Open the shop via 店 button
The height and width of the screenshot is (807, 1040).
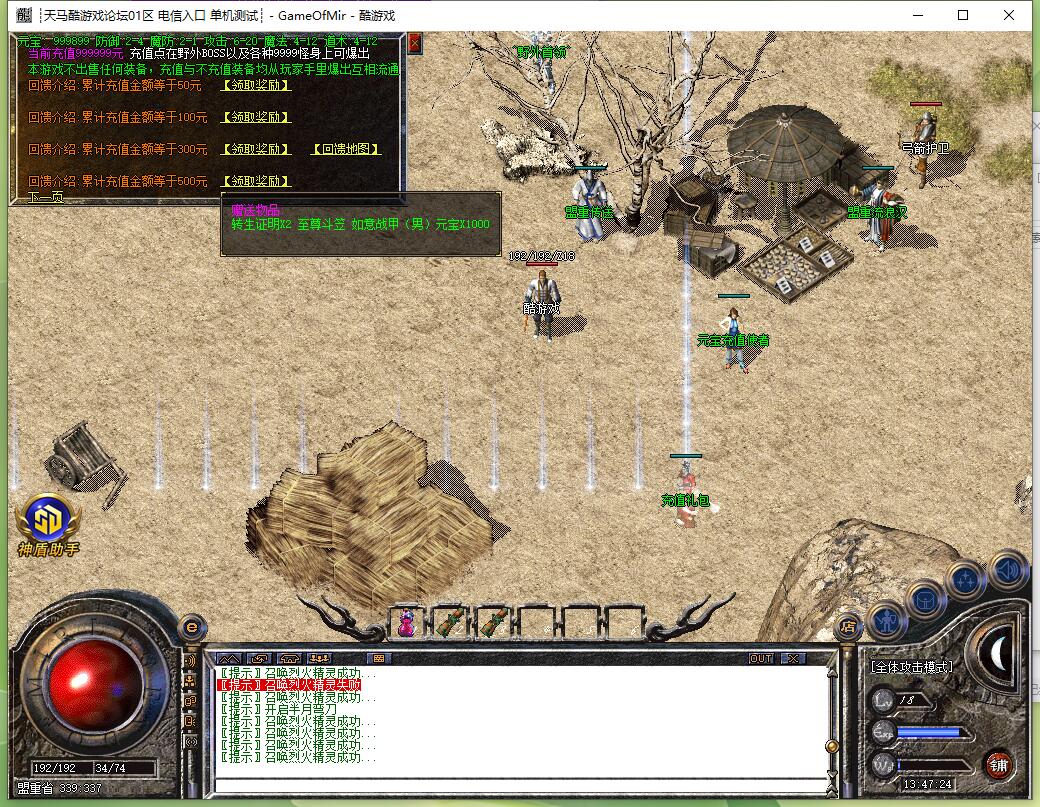coord(848,626)
